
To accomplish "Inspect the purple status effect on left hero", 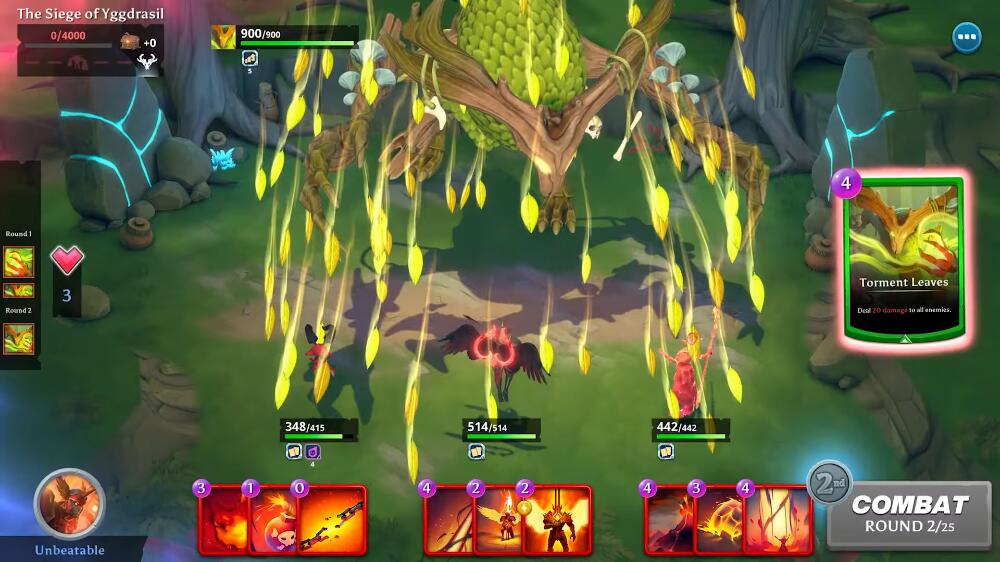I will tap(312, 452).
